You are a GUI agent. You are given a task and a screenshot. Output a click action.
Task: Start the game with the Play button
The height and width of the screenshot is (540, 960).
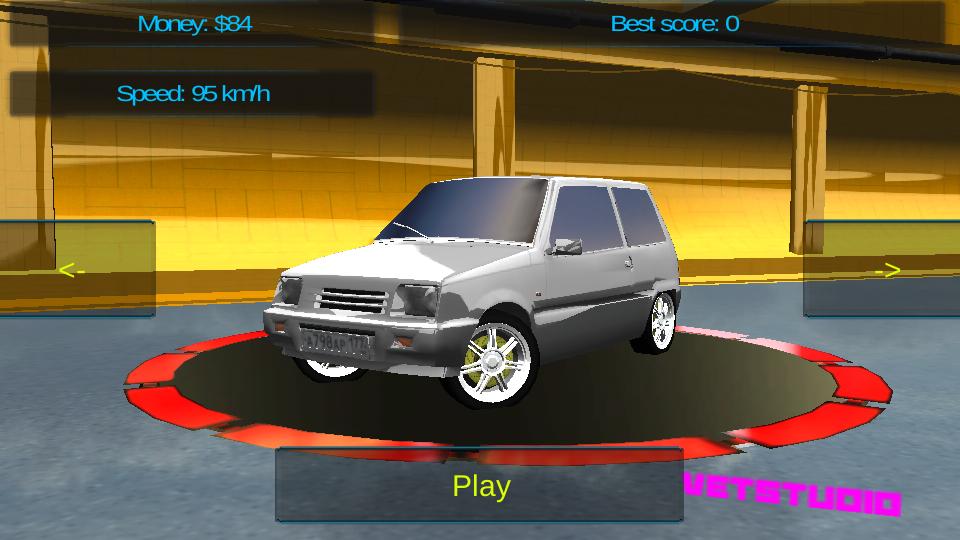(480, 486)
